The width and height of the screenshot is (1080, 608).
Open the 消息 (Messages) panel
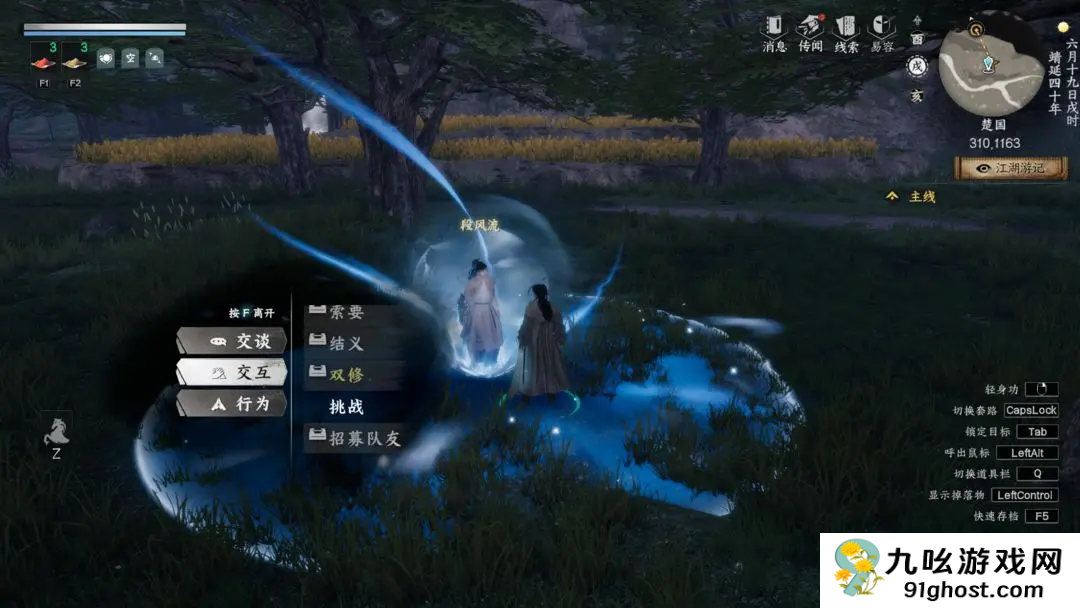pos(774,32)
